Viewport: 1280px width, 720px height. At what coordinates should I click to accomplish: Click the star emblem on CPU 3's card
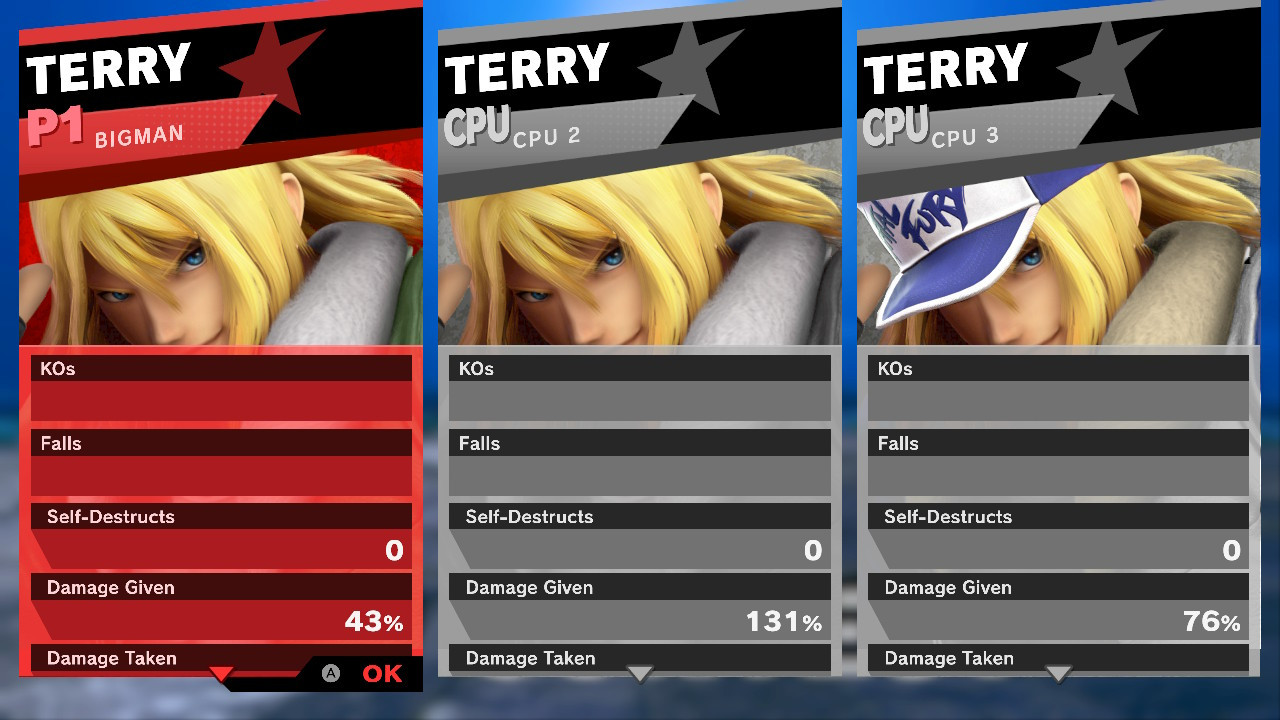coord(1108,68)
